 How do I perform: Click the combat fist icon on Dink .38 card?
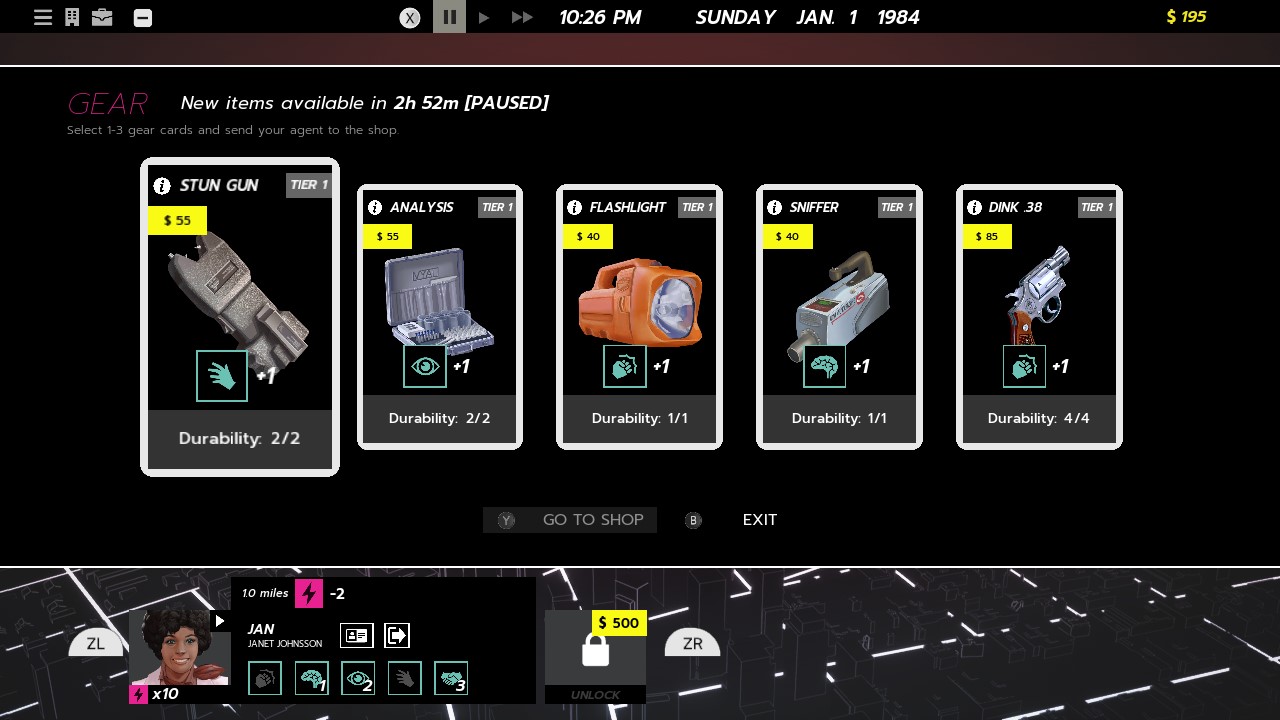coord(1024,366)
